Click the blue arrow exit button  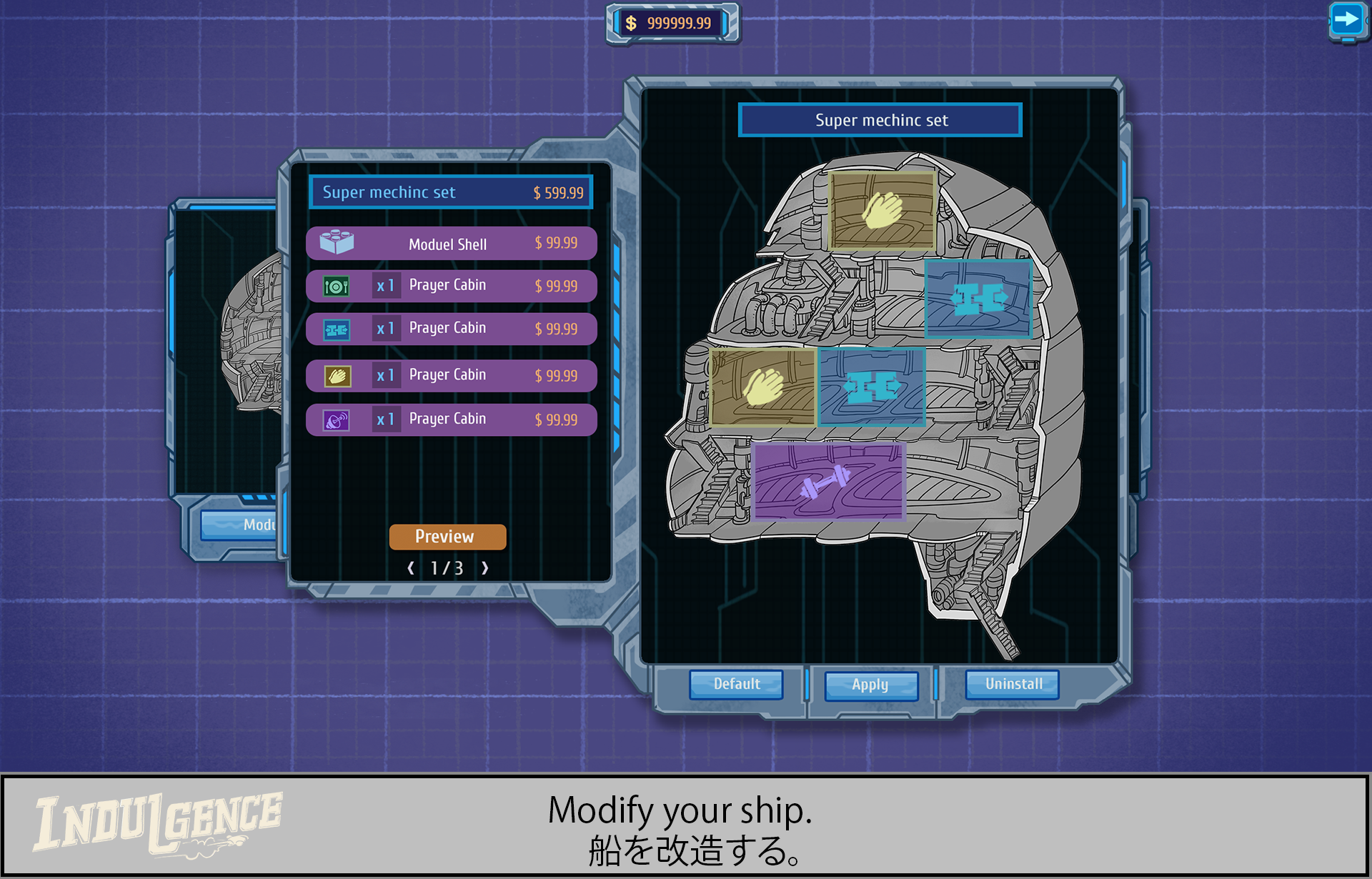pos(1347,20)
